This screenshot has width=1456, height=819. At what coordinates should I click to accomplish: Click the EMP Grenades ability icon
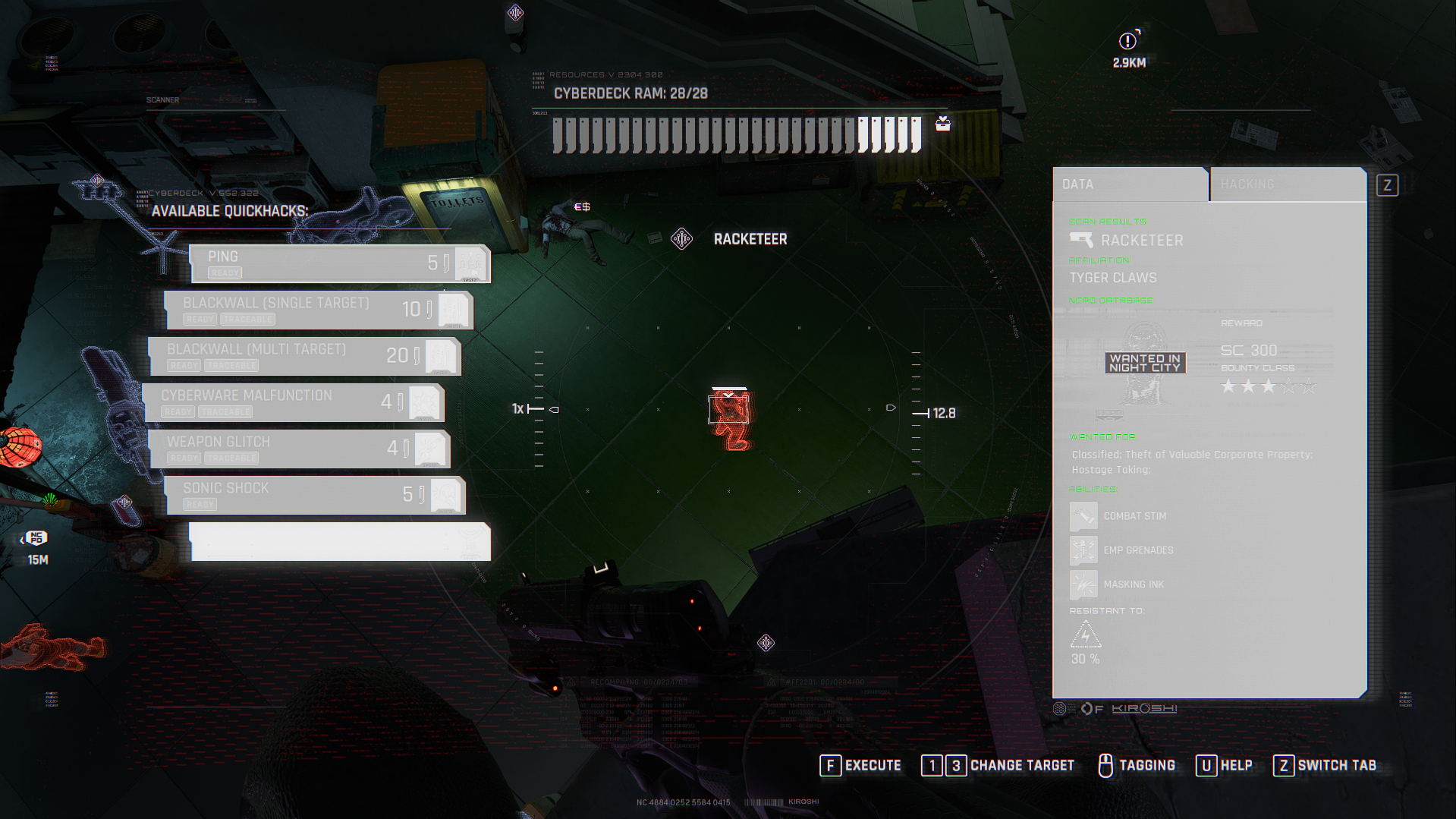coord(1083,550)
